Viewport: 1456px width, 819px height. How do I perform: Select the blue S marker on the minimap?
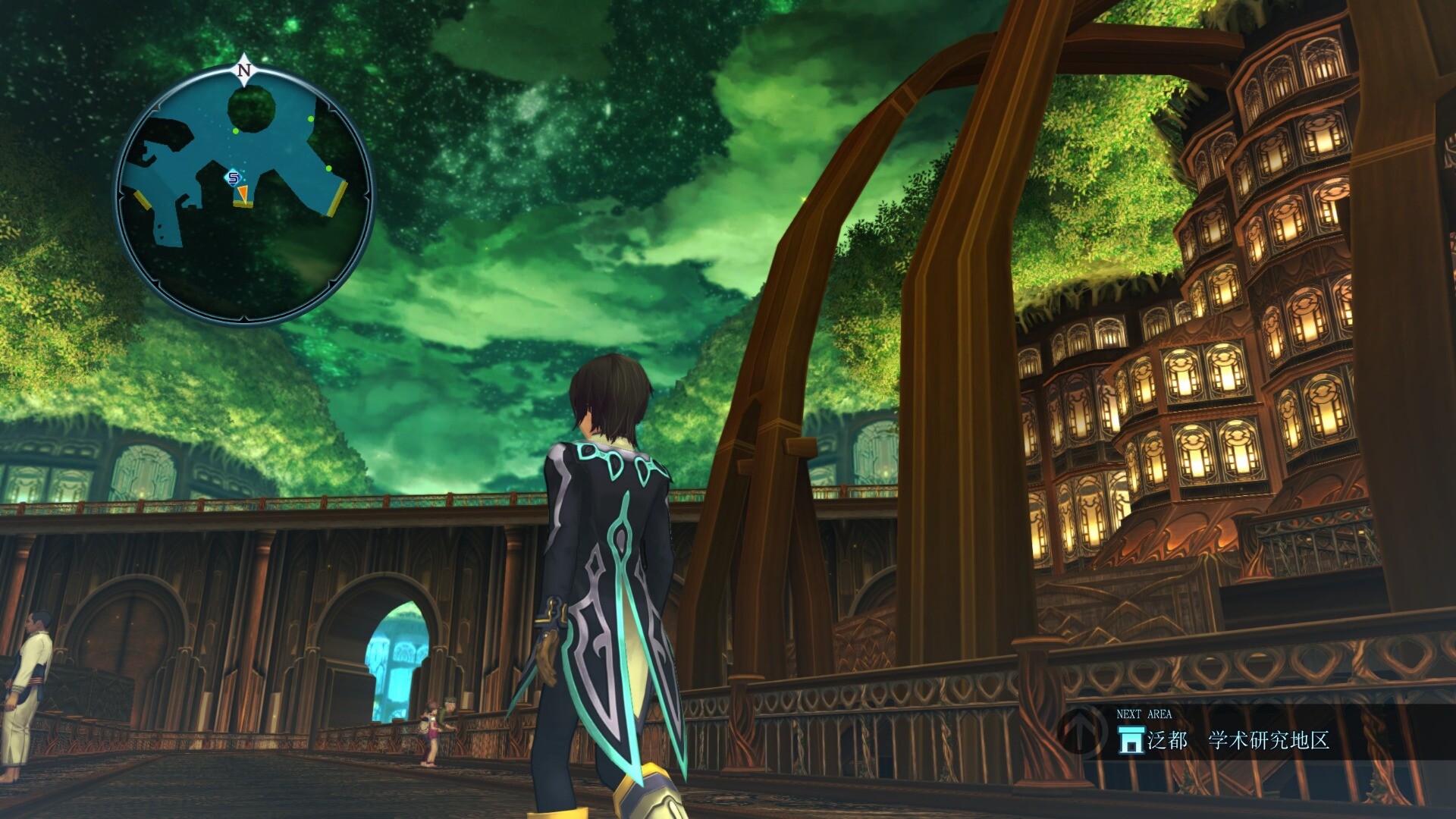234,178
